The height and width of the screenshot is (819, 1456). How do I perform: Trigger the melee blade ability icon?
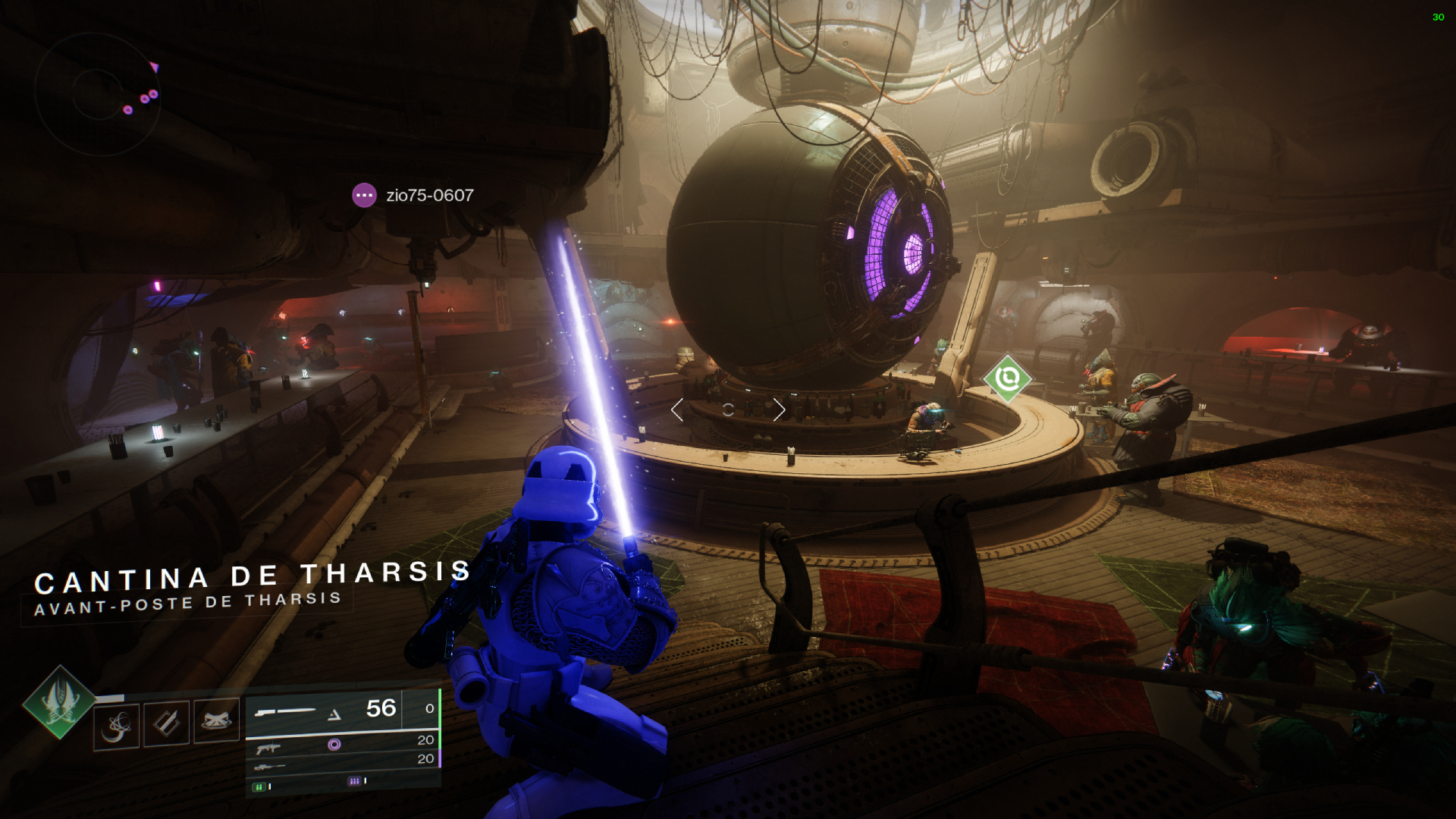167,723
